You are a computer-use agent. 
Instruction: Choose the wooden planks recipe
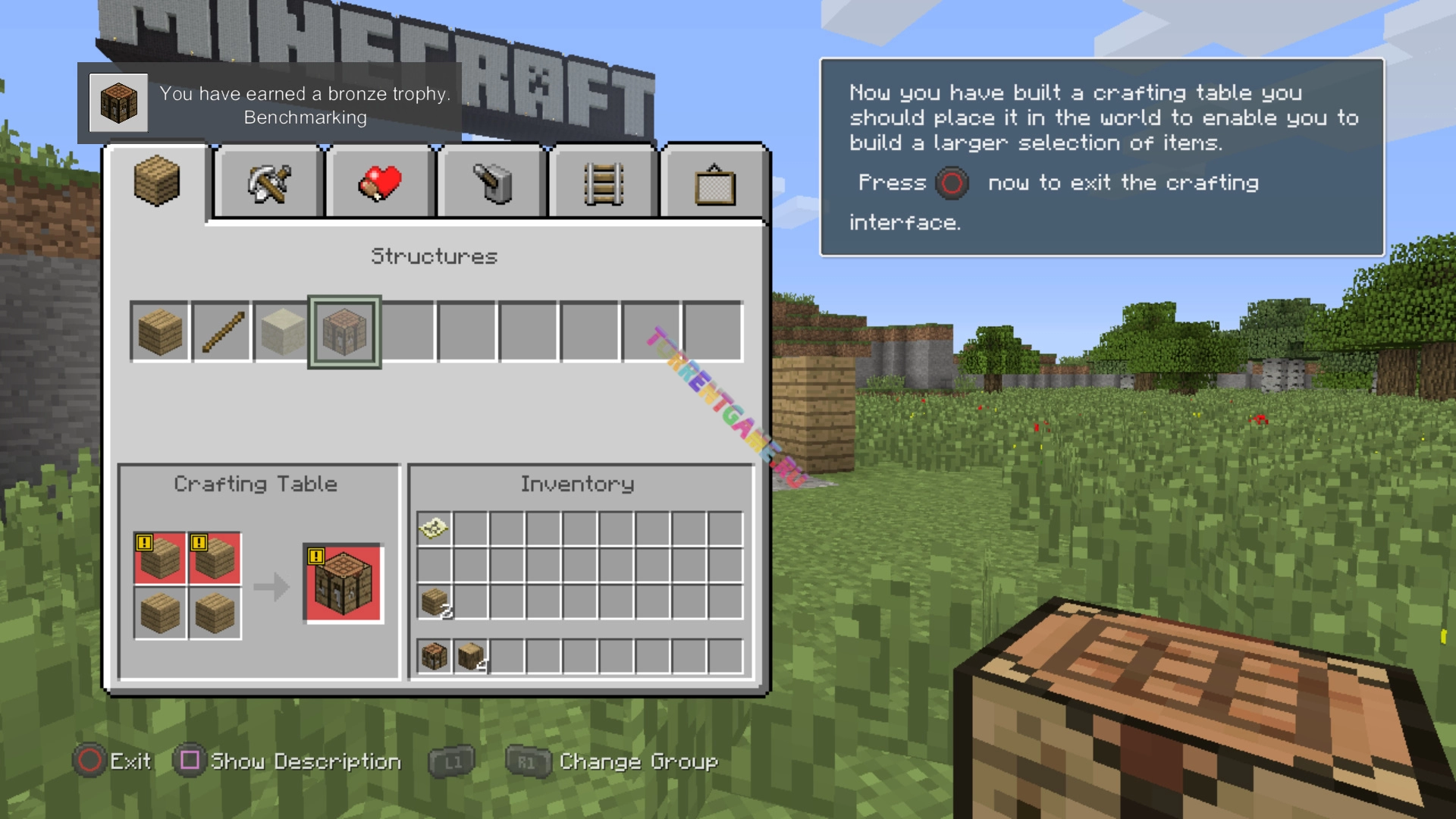click(160, 332)
